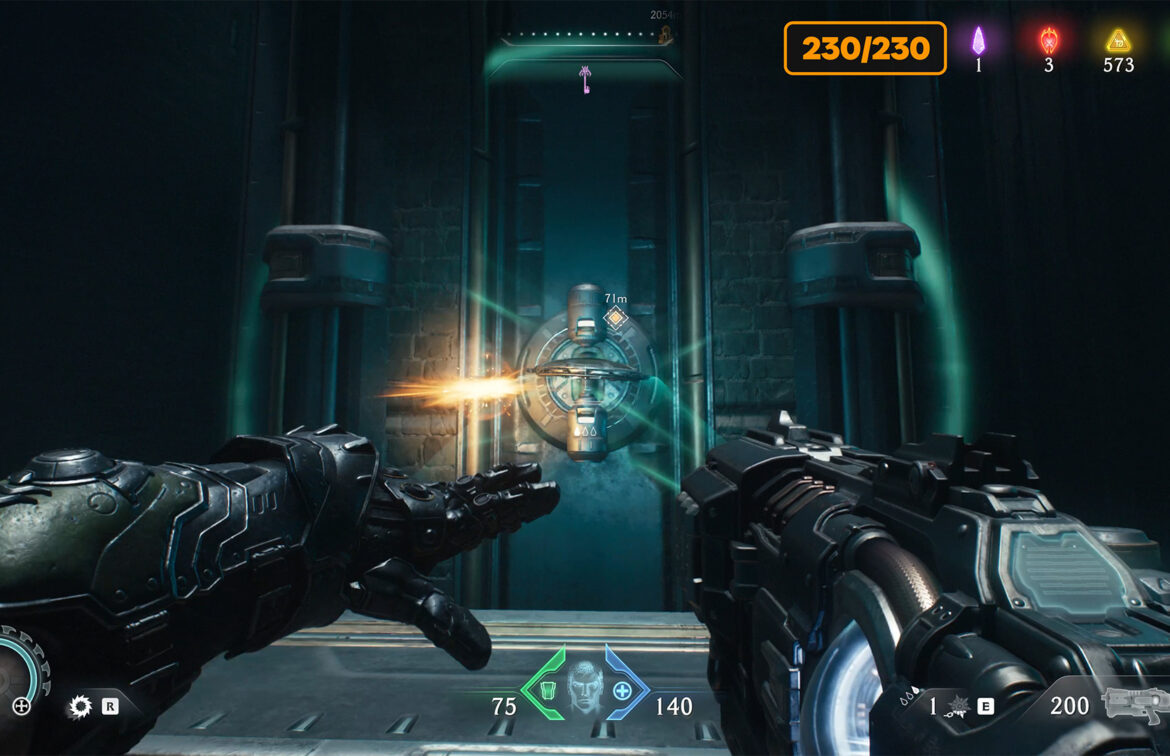Click the green armor shield icon
Screen dimensions: 1170x756
(x=547, y=691)
